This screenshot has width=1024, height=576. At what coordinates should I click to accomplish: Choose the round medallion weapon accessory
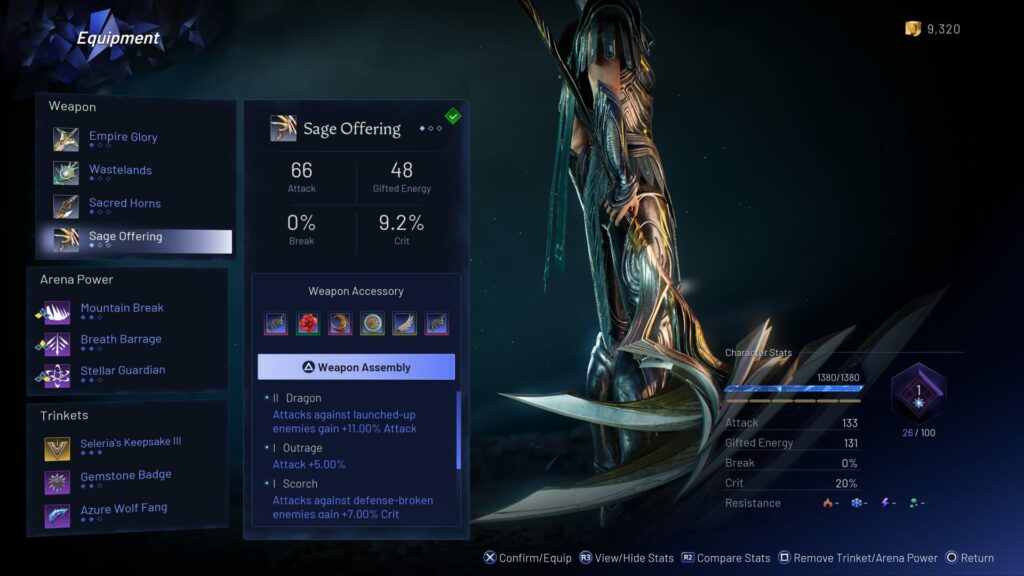pos(372,323)
